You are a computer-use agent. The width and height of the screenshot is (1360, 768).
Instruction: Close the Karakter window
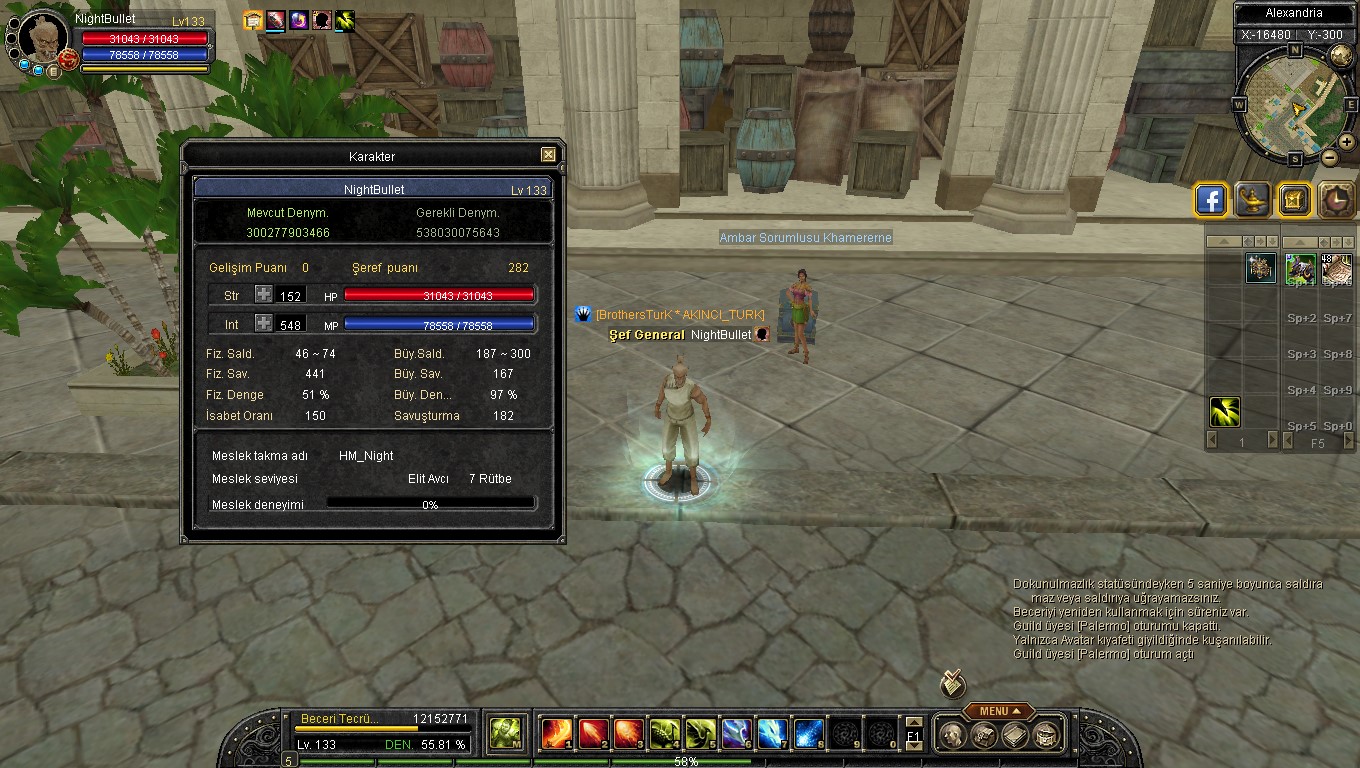548,155
